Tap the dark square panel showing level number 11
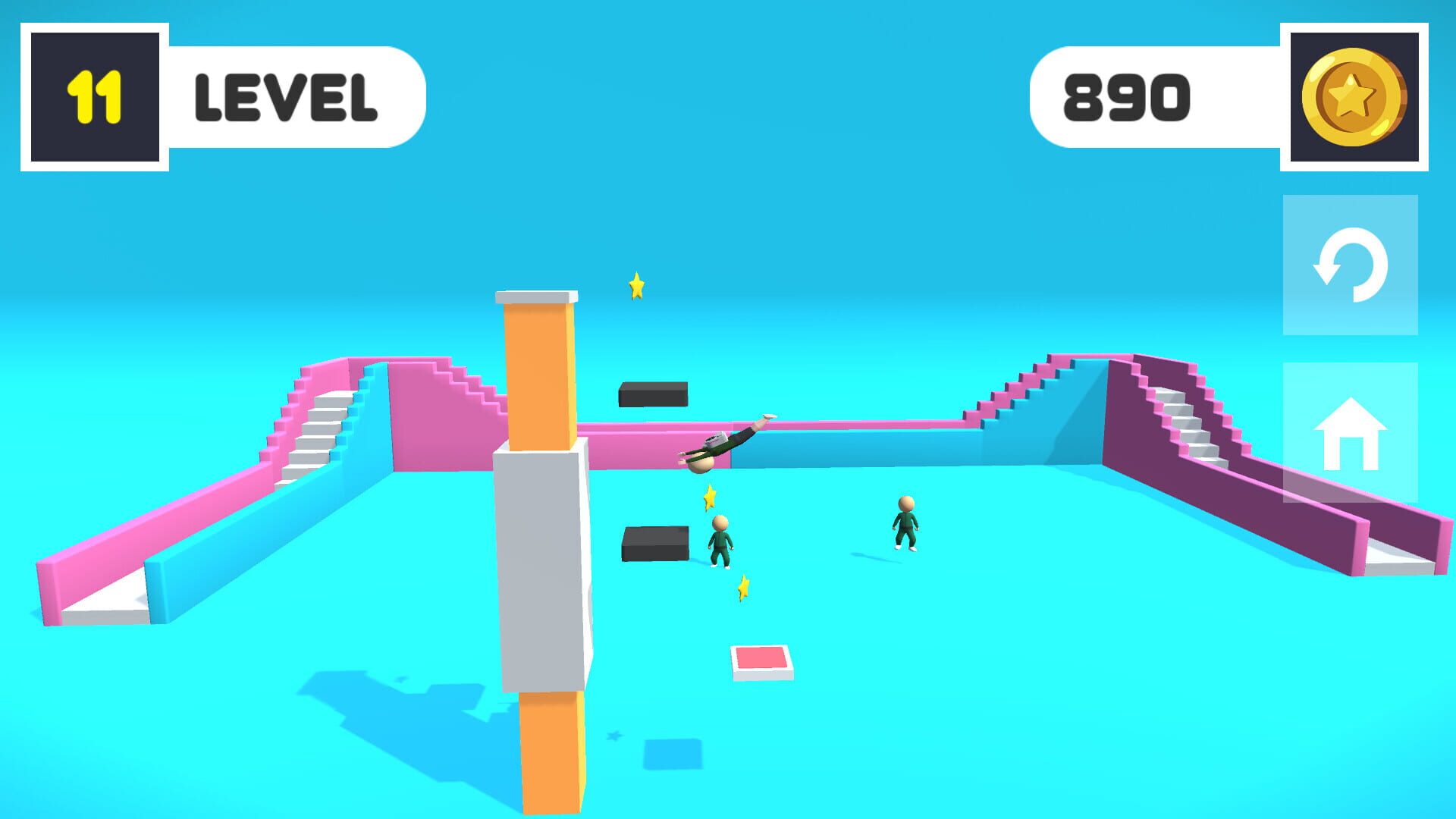Image resolution: width=1456 pixels, height=819 pixels. pos(94,95)
